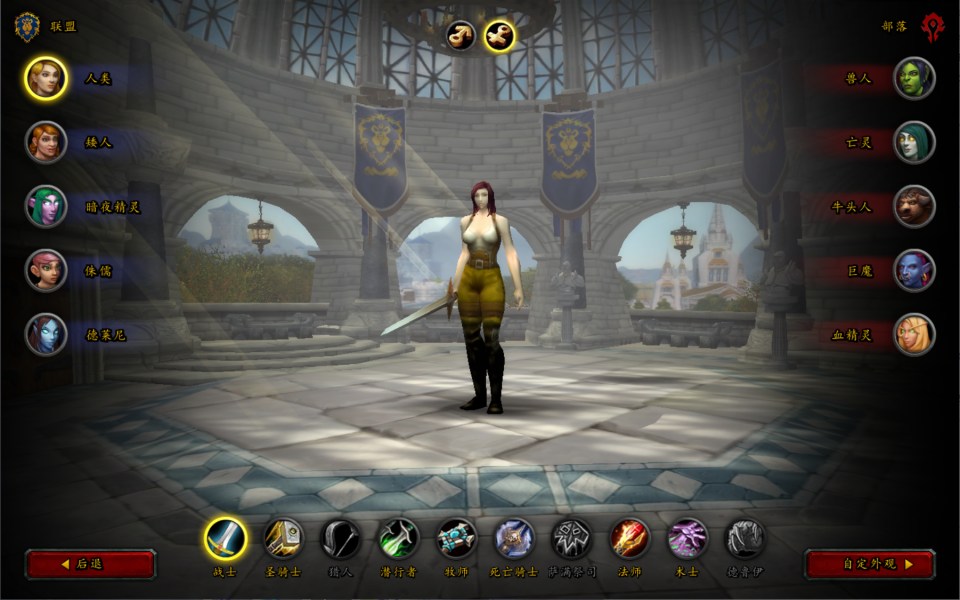Pick the Warlock class icon
Screen dimensions: 960x600
[x=688, y=539]
